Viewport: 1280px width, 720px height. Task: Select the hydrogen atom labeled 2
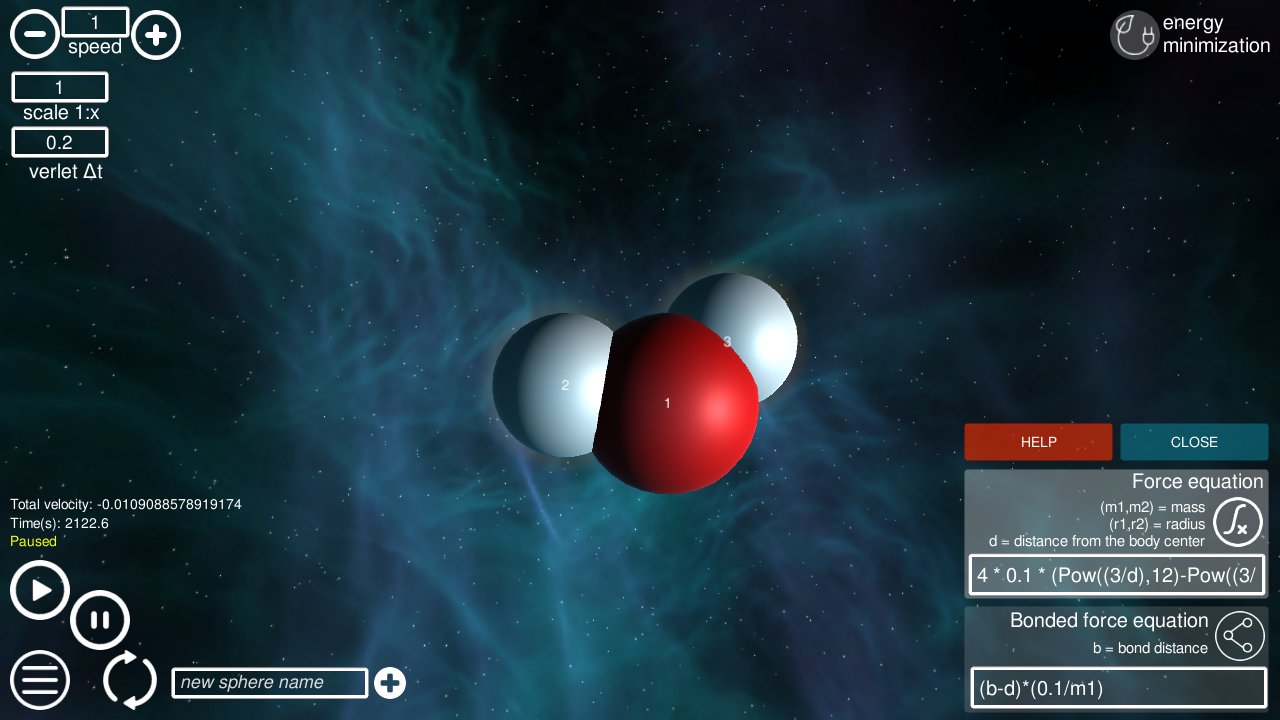[x=565, y=385]
